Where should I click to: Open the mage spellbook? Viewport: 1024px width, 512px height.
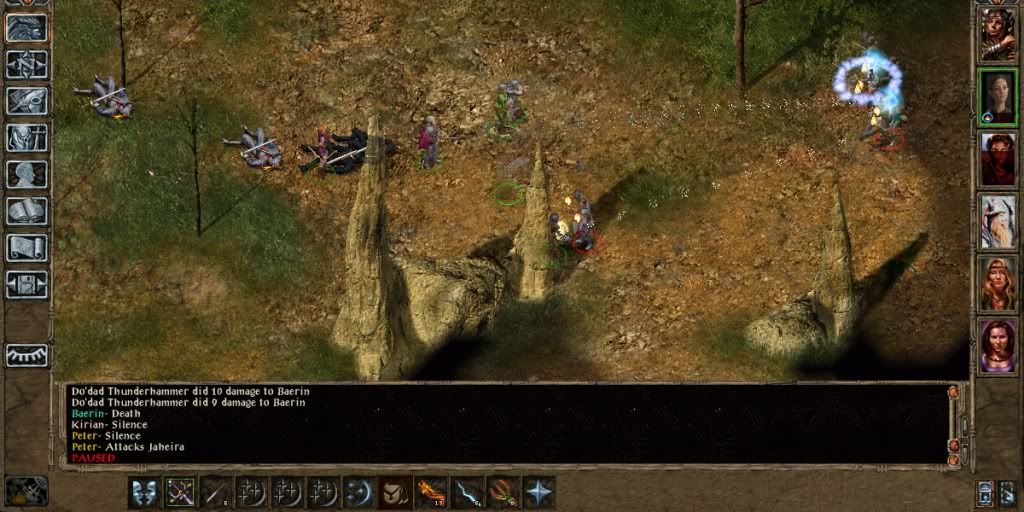[x=27, y=211]
